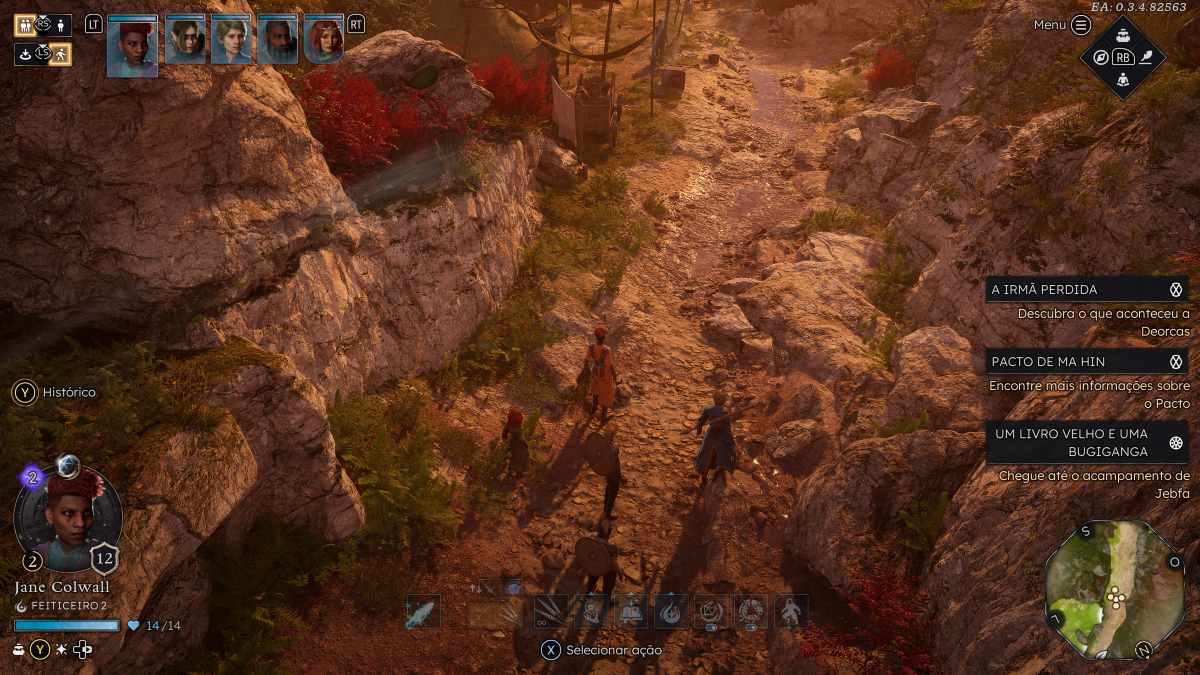1200x675 pixels.
Task: Select the Pacto de Ma Hin quest
Action: (x=1086, y=361)
